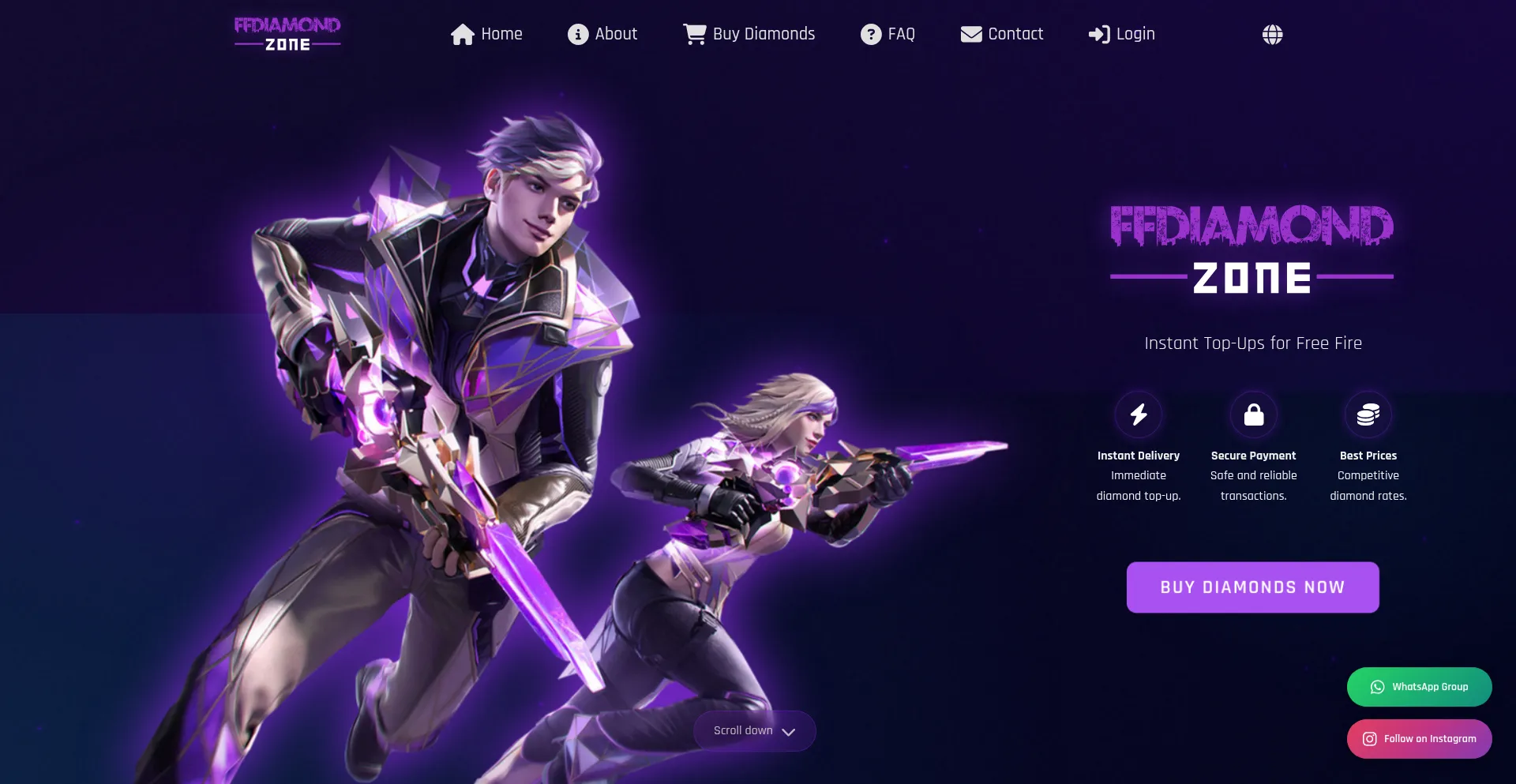Open Buy Diamonds from navigation bar
The image size is (1516, 784).
(x=749, y=34)
